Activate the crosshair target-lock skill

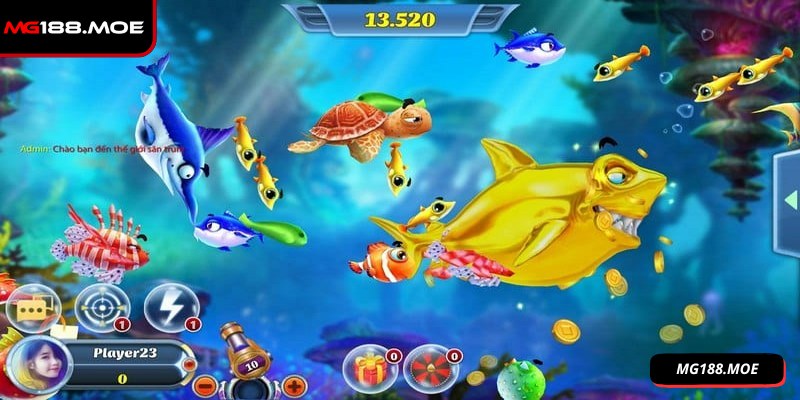click(x=101, y=307)
